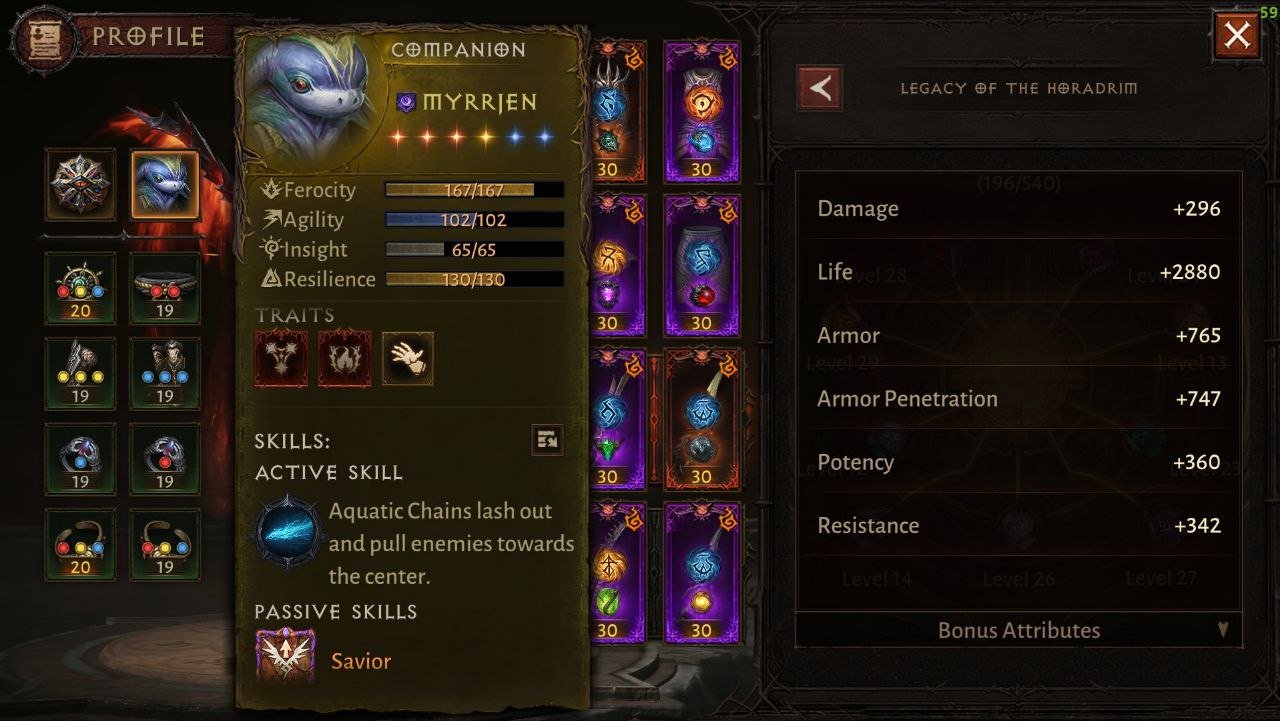Viewport: 1280px width, 721px height.
Task: Select the ring with the red gem
Action: coord(165,459)
